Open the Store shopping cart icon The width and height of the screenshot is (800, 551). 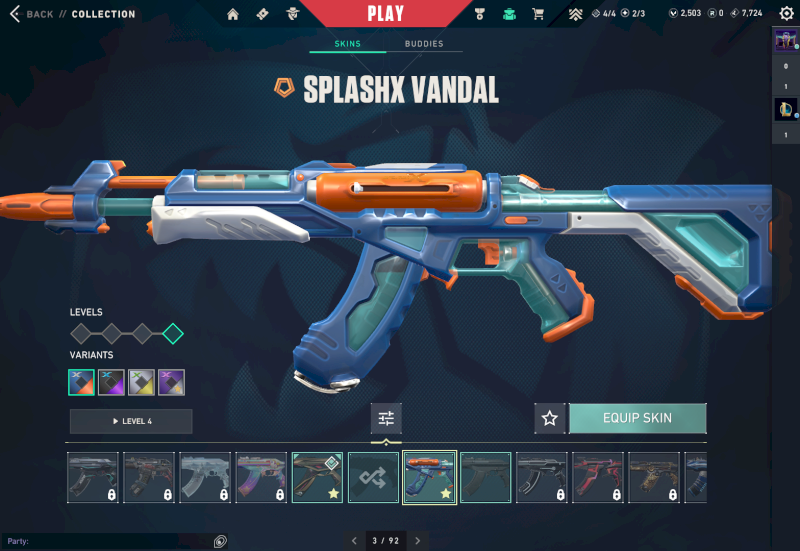(538, 14)
